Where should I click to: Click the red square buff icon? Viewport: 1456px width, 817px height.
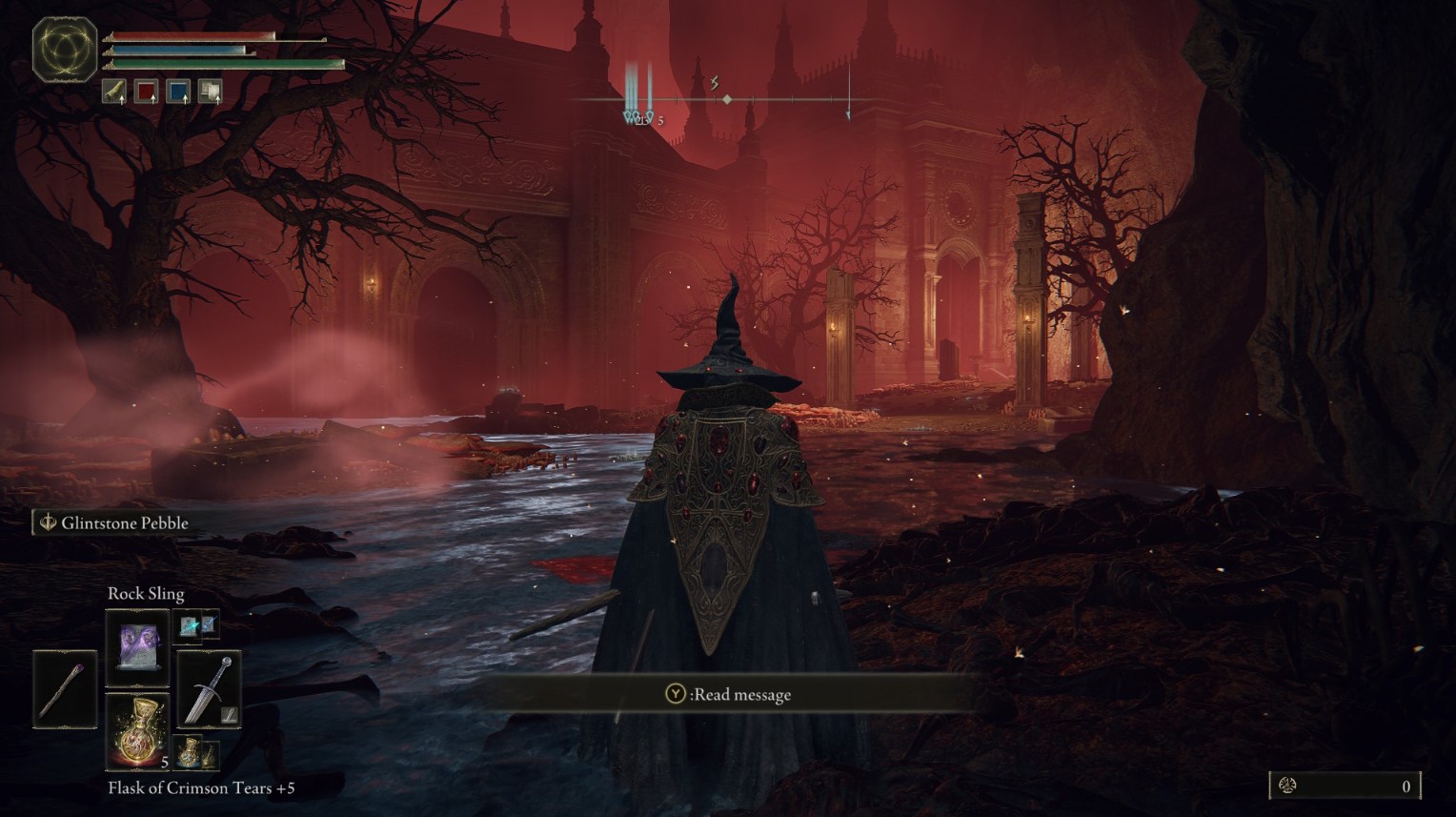pyautogui.click(x=146, y=91)
